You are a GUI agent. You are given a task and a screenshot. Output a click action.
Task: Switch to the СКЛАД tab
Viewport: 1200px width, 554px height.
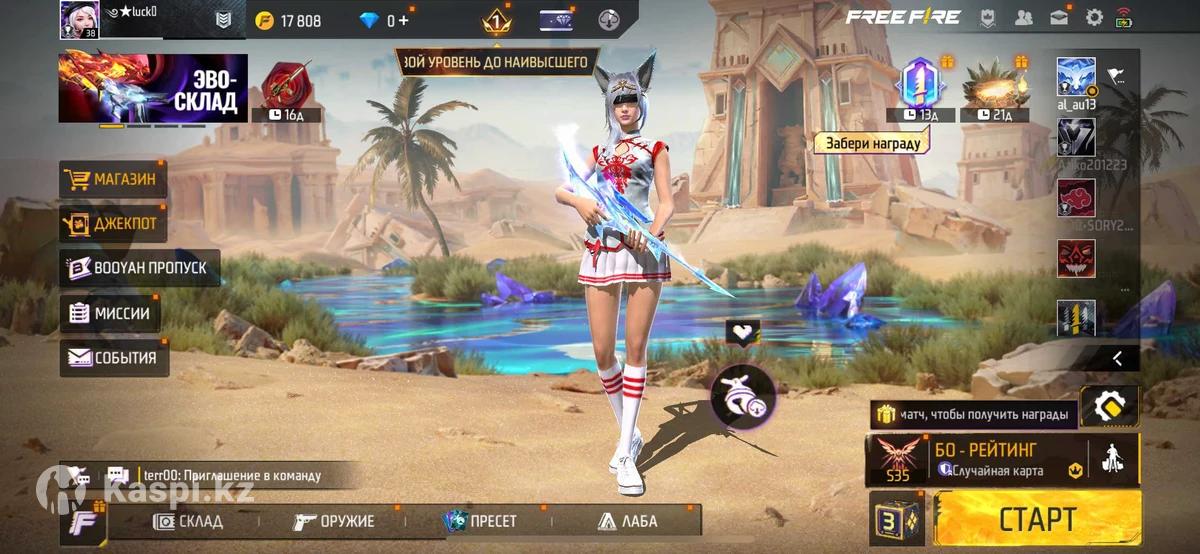click(188, 521)
